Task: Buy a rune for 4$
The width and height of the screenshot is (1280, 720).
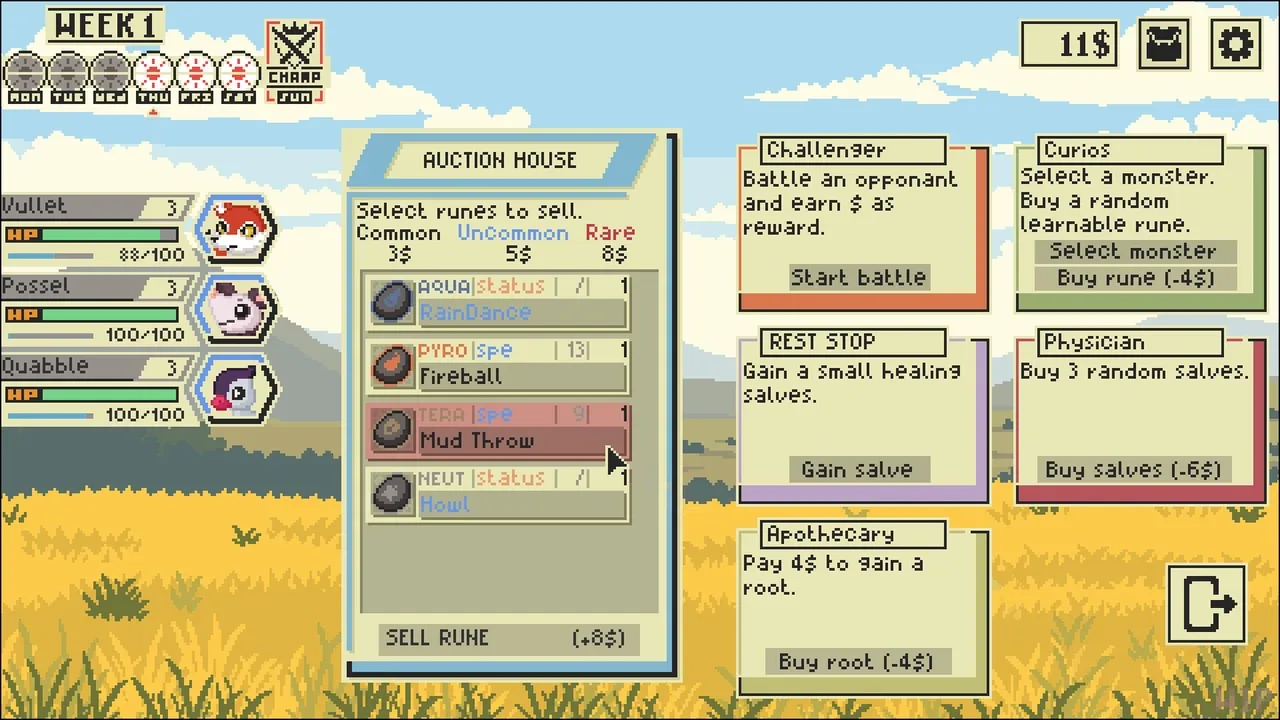Action: tap(1135, 278)
